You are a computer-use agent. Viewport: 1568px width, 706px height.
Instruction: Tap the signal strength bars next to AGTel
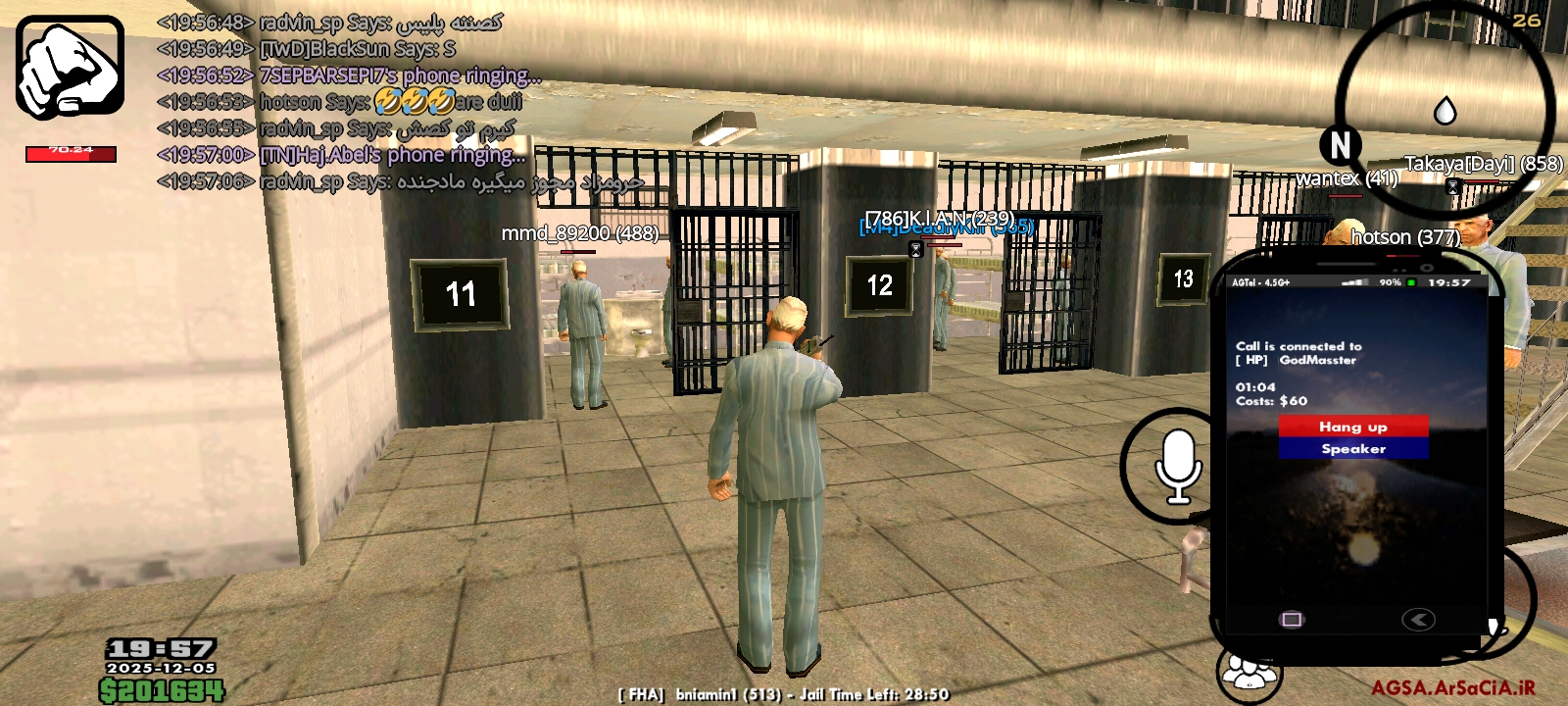point(1354,281)
